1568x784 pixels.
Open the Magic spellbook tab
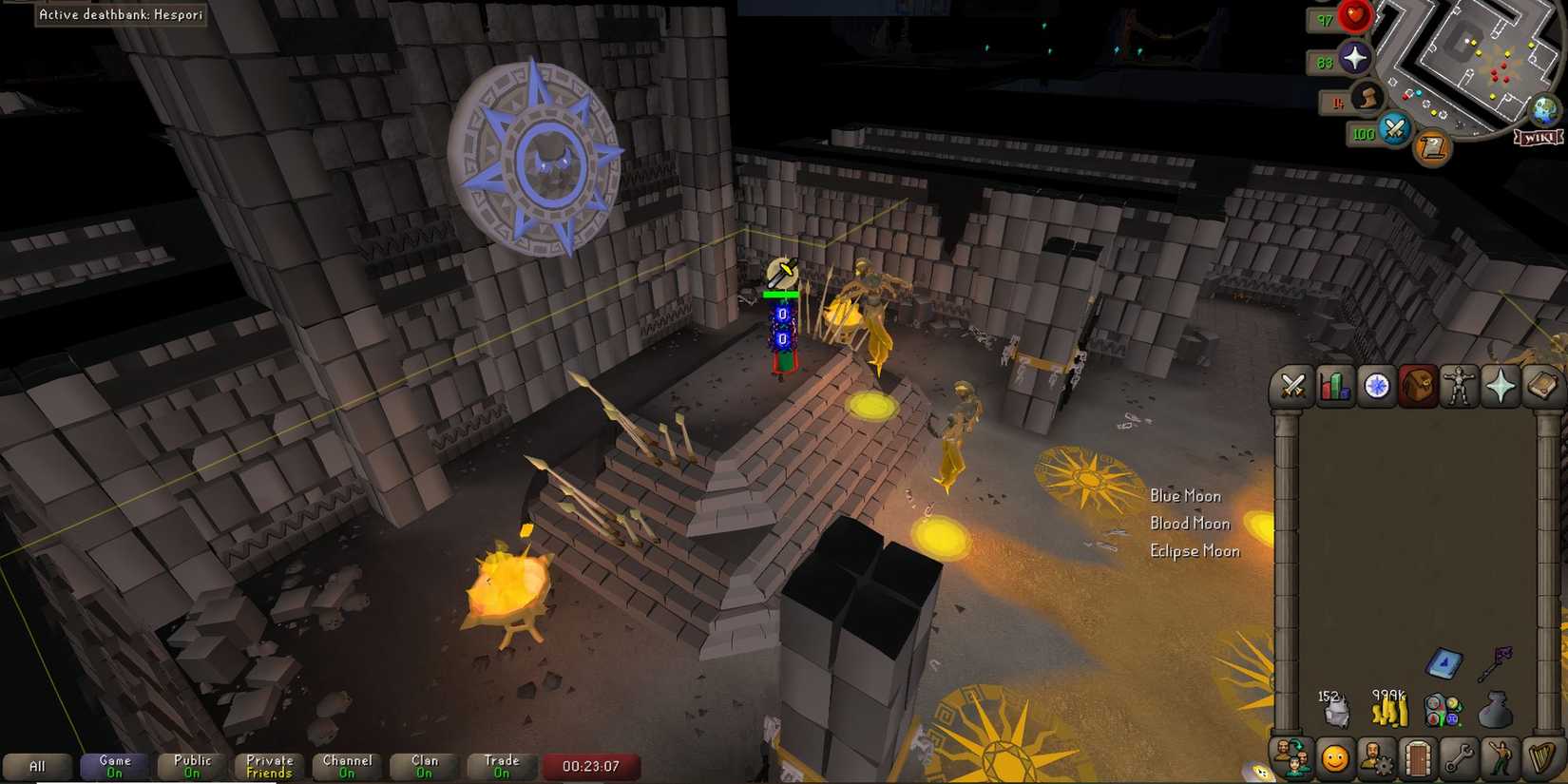(x=1541, y=387)
